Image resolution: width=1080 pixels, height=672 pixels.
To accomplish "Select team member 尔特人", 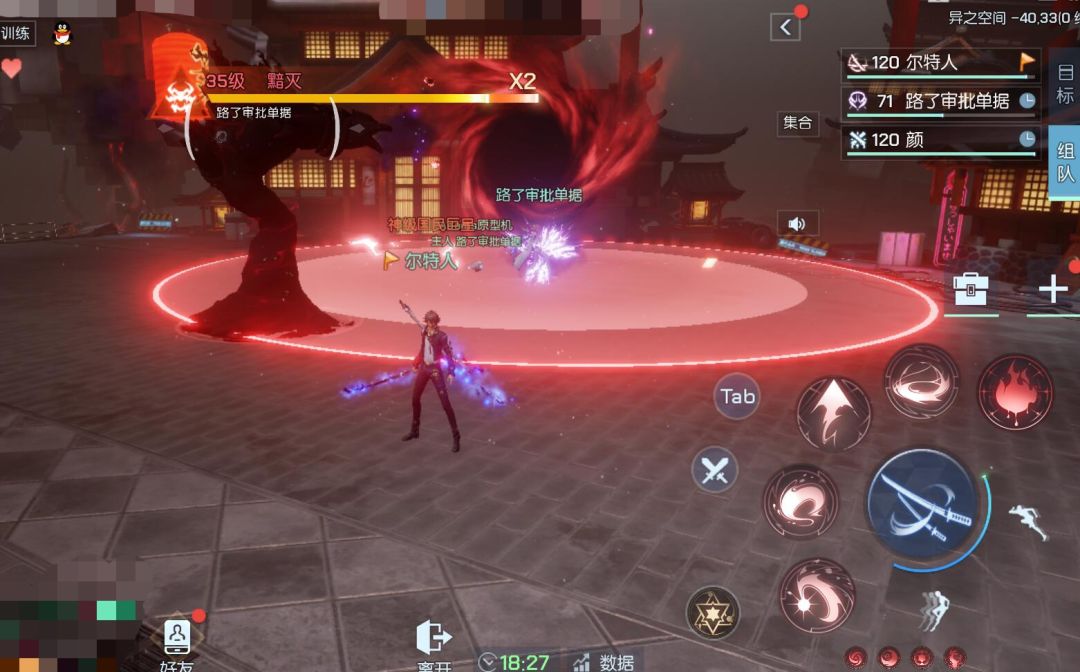I will point(940,63).
